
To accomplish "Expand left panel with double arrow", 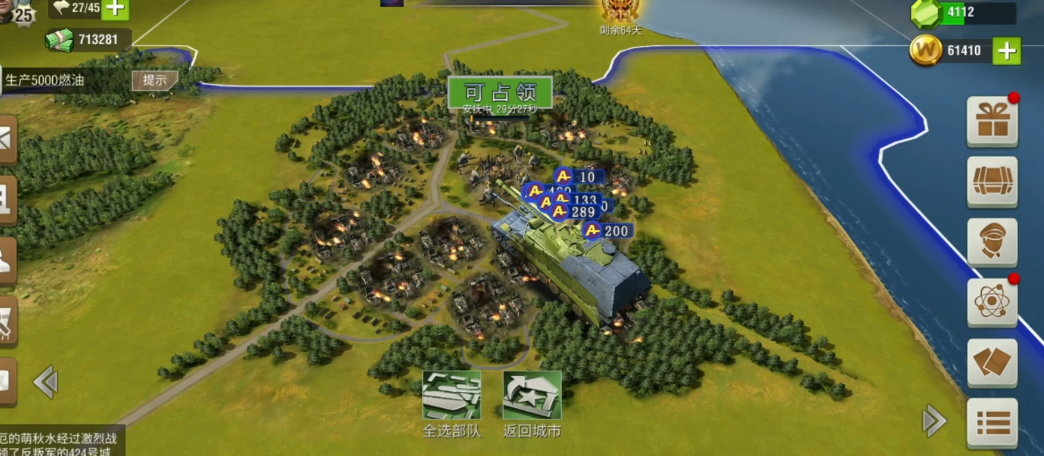I will coord(45,381).
